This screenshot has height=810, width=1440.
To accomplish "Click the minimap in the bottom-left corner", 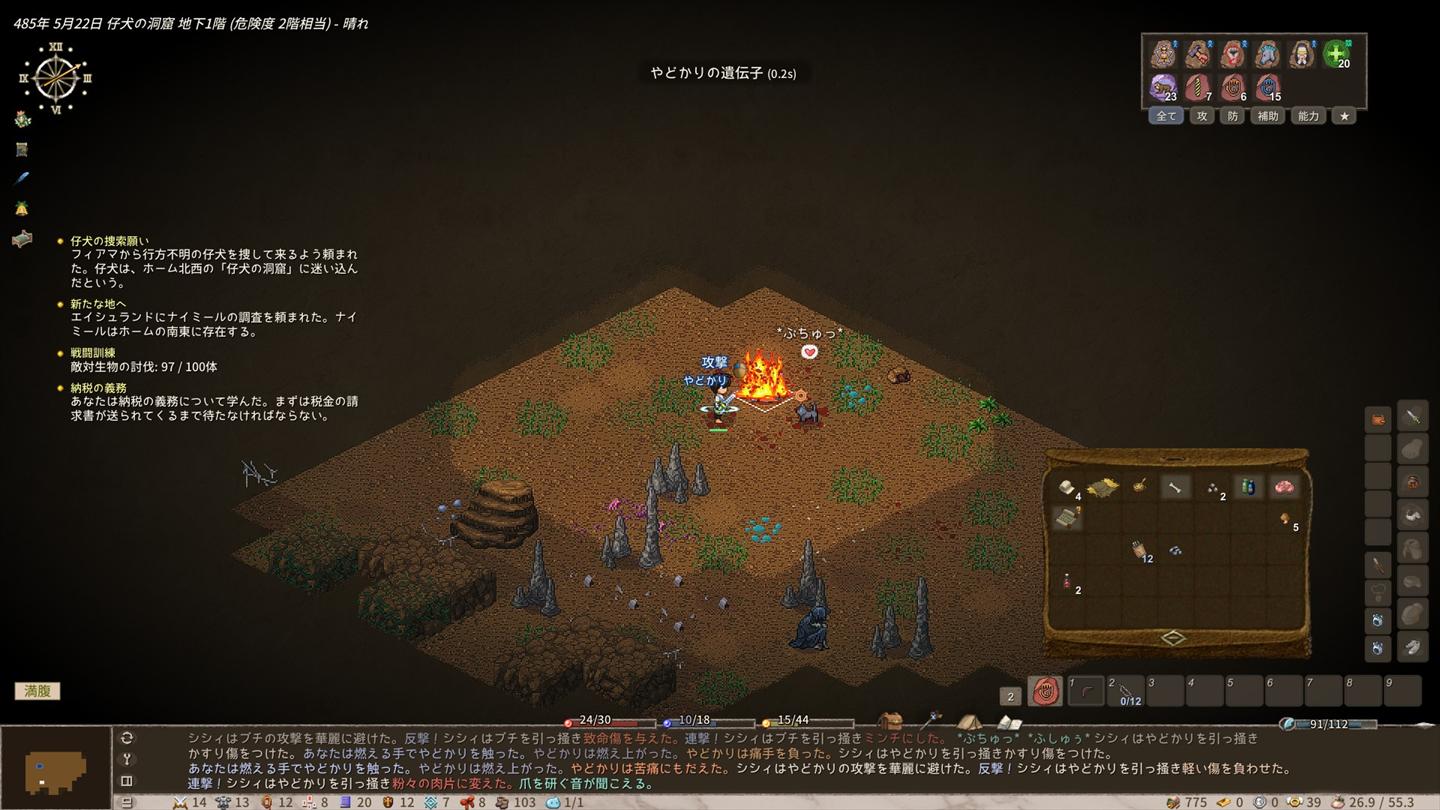I will tap(55, 768).
